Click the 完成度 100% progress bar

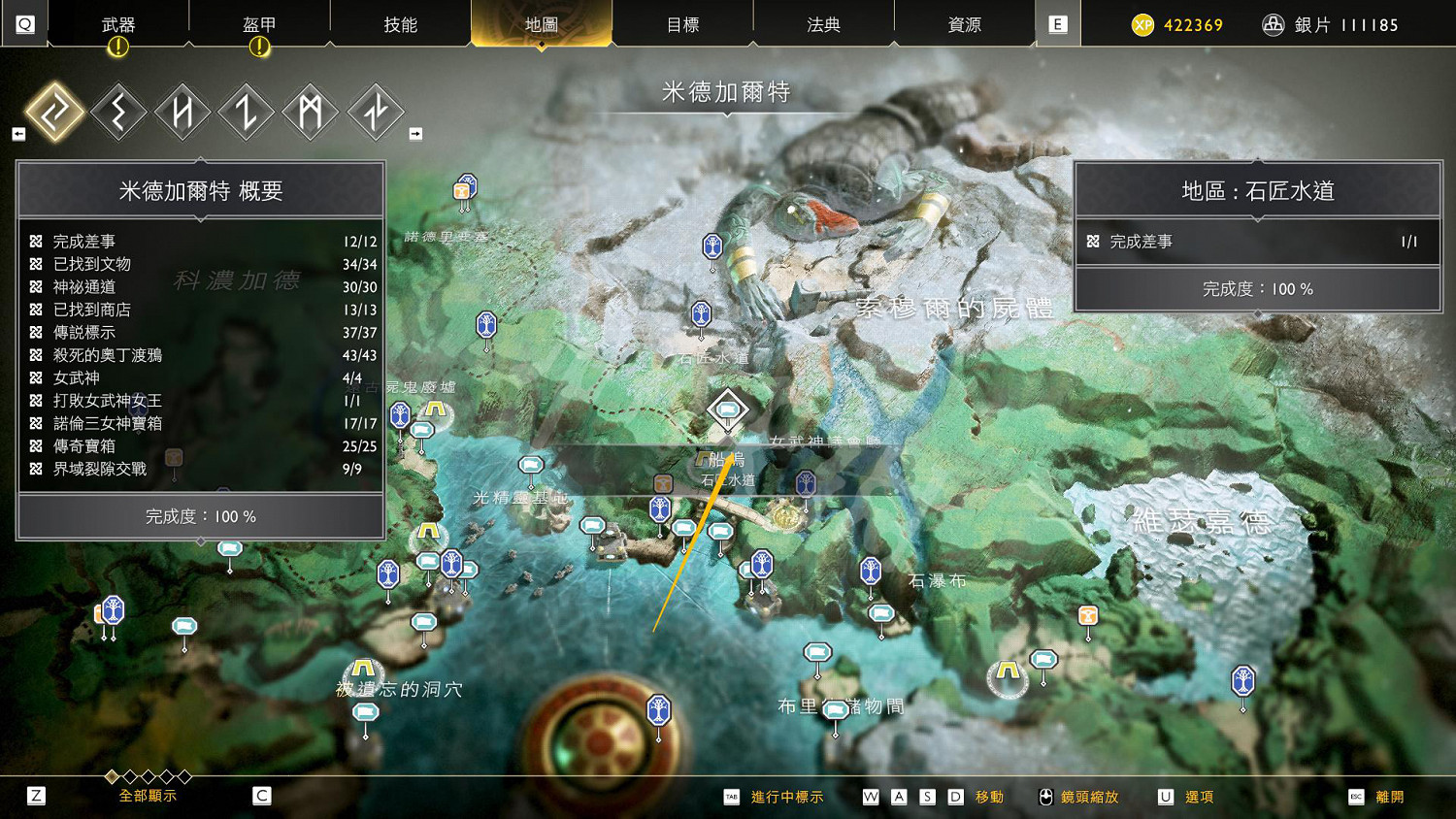pyautogui.click(x=199, y=516)
